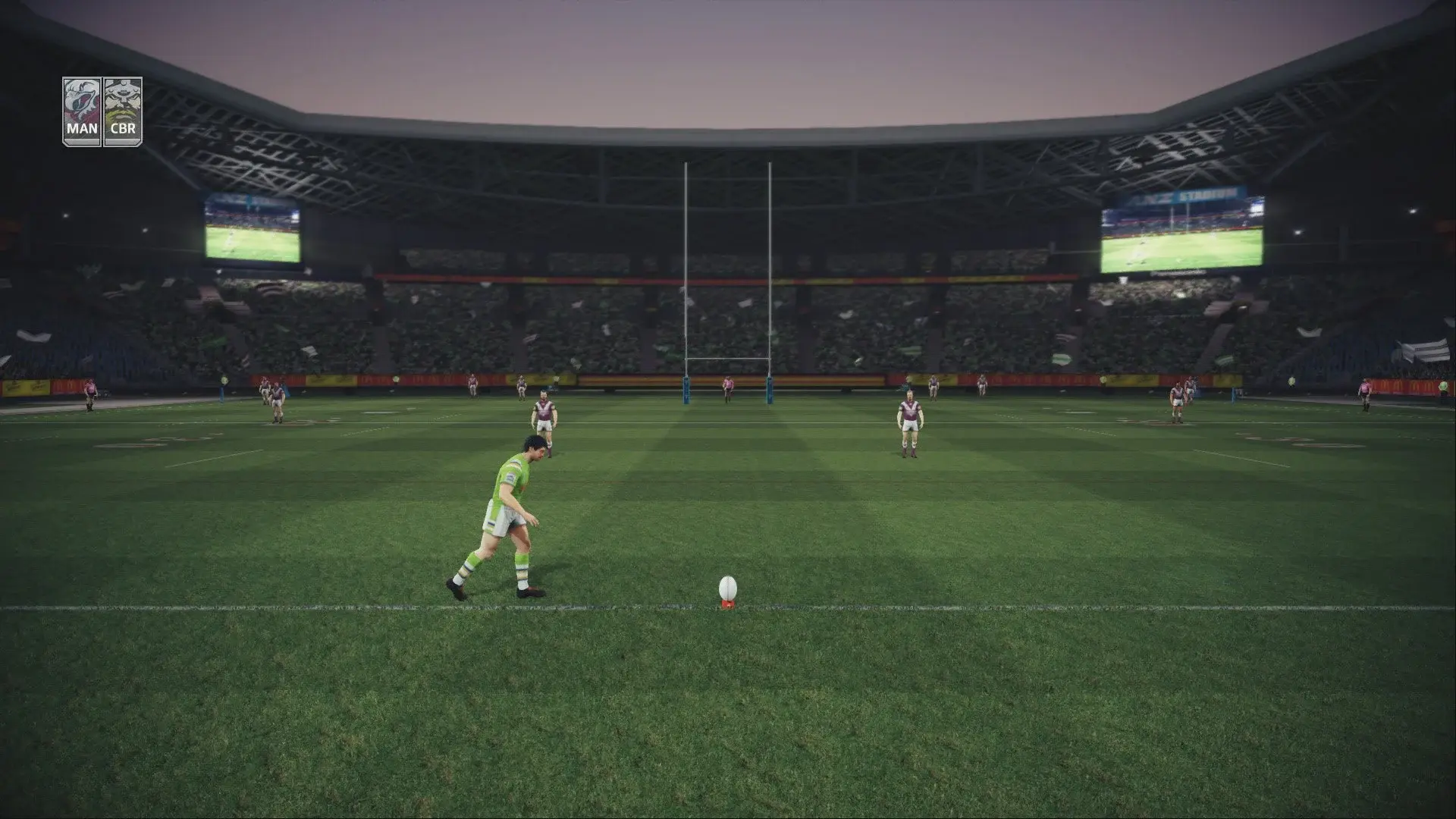The width and height of the screenshot is (1456, 819).
Task: Select the MAN Sea Eagles team badge
Action: point(82,106)
